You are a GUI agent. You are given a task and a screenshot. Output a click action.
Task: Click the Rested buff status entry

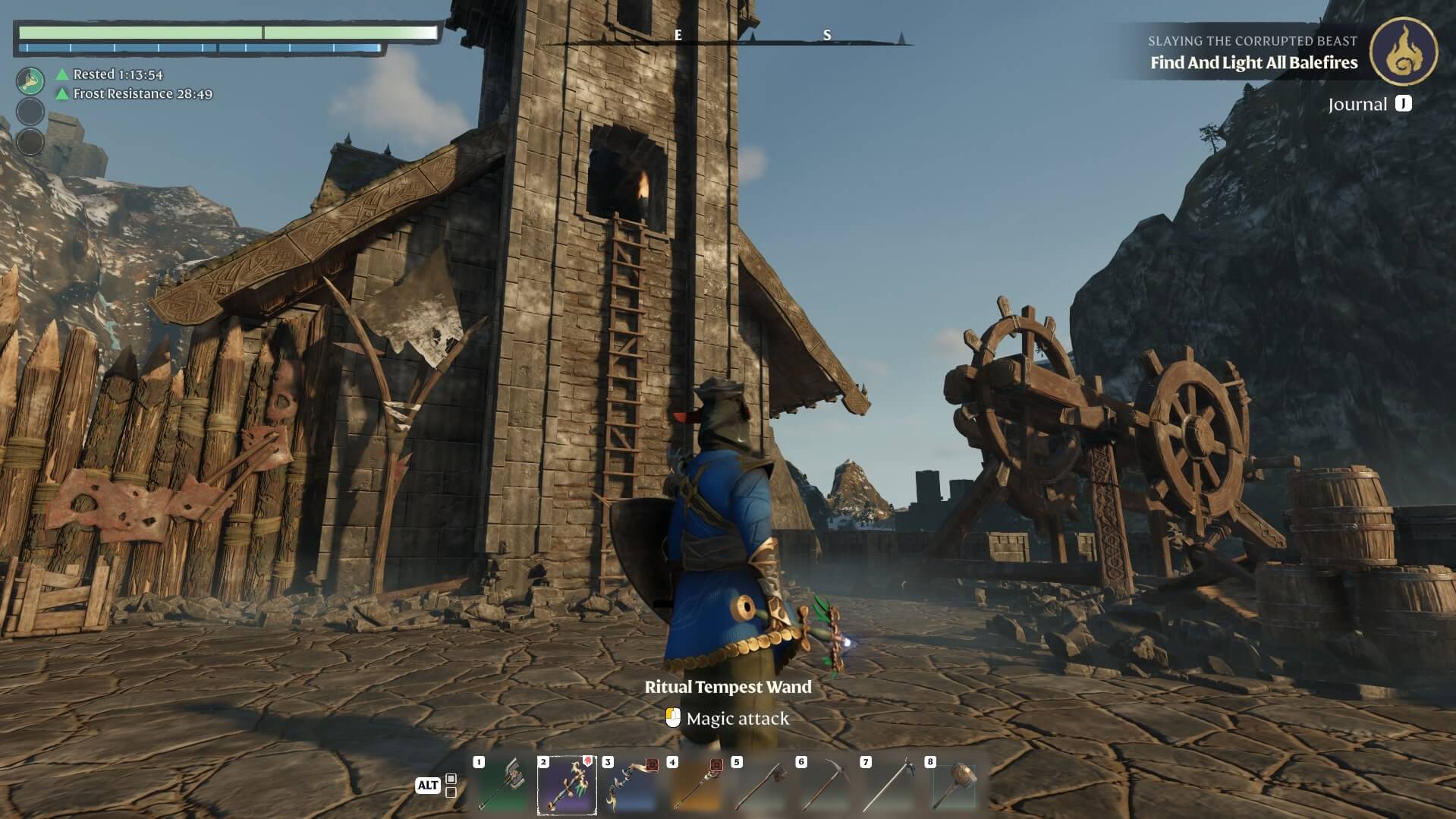tap(117, 74)
